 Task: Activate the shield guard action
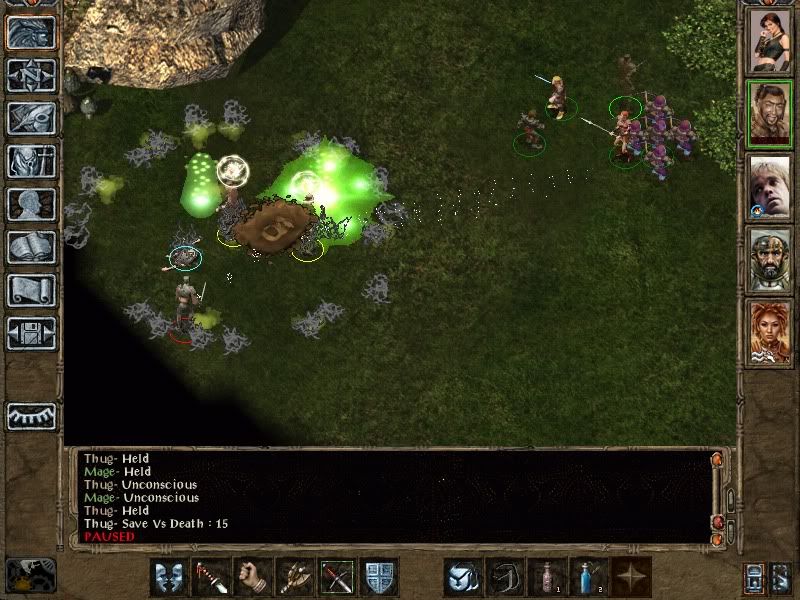coord(381,578)
